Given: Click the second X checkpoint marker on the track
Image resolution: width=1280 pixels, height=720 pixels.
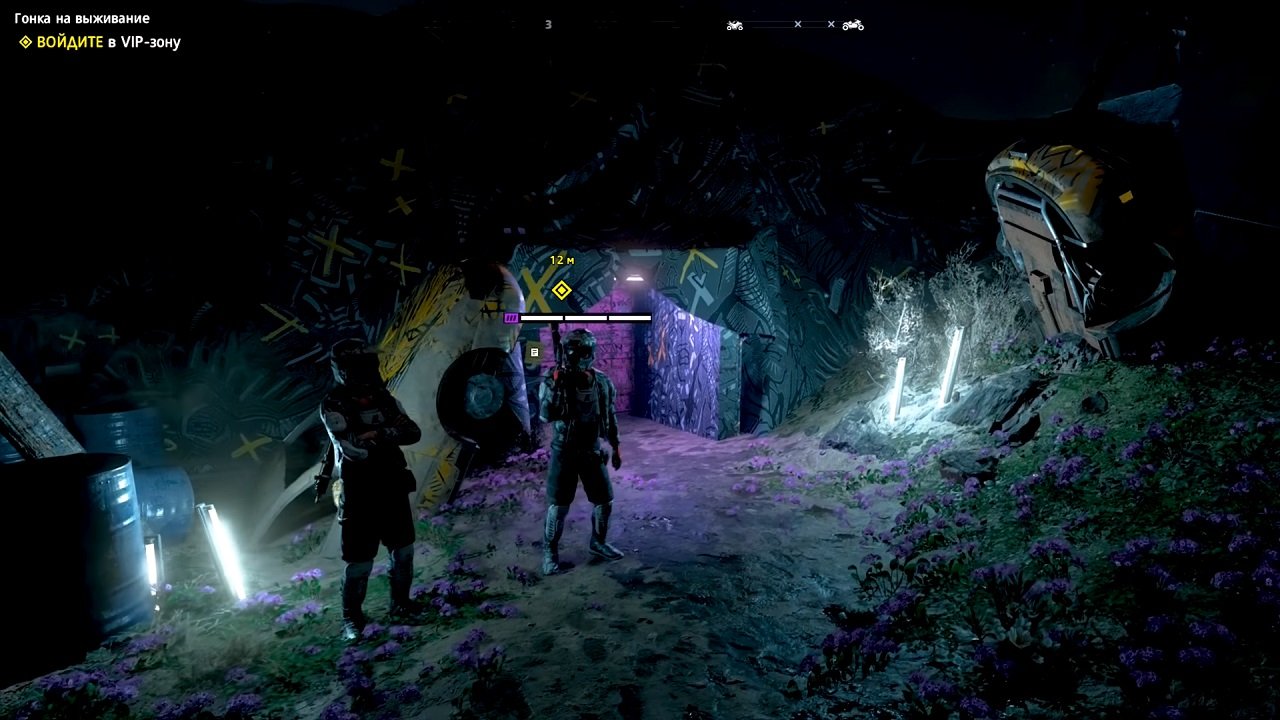Looking at the screenshot, I should tap(831, 23).
